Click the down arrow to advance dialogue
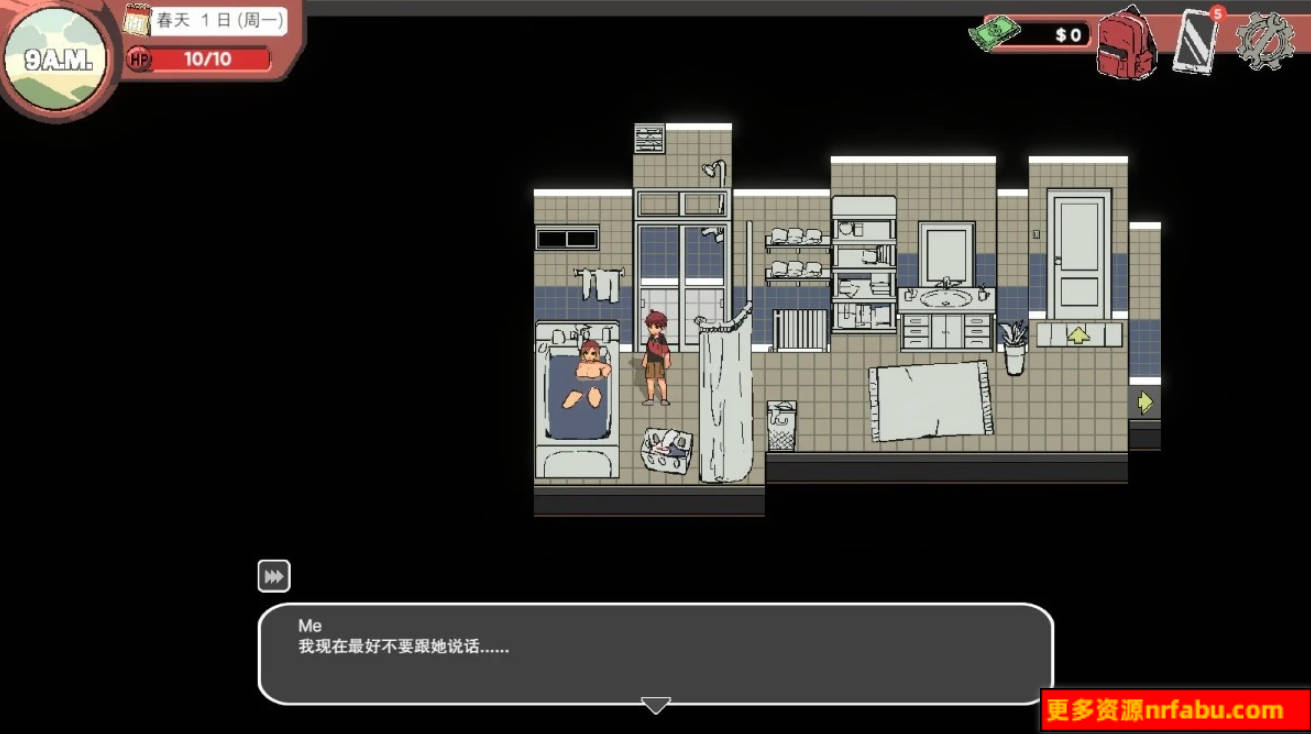Viewport: 1311px width, 734px height. click(655, 705)
